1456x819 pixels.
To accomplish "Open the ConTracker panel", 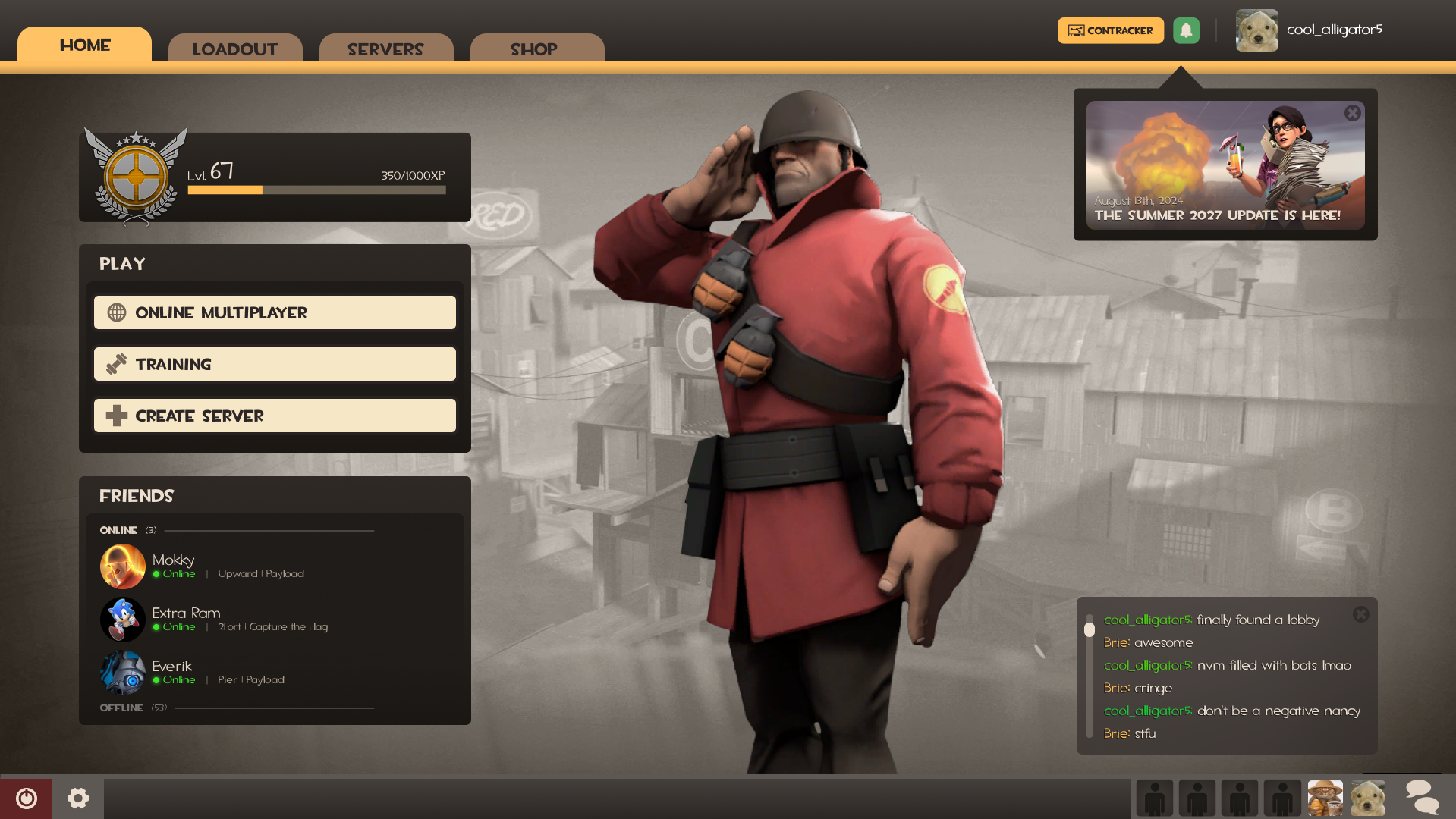I will pos(1110,30).
